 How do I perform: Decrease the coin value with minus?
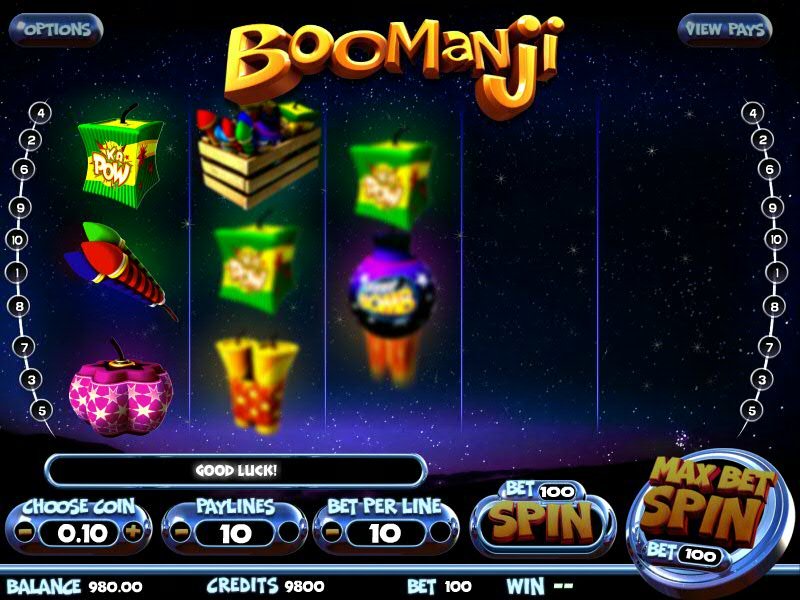tap(28, 532)
